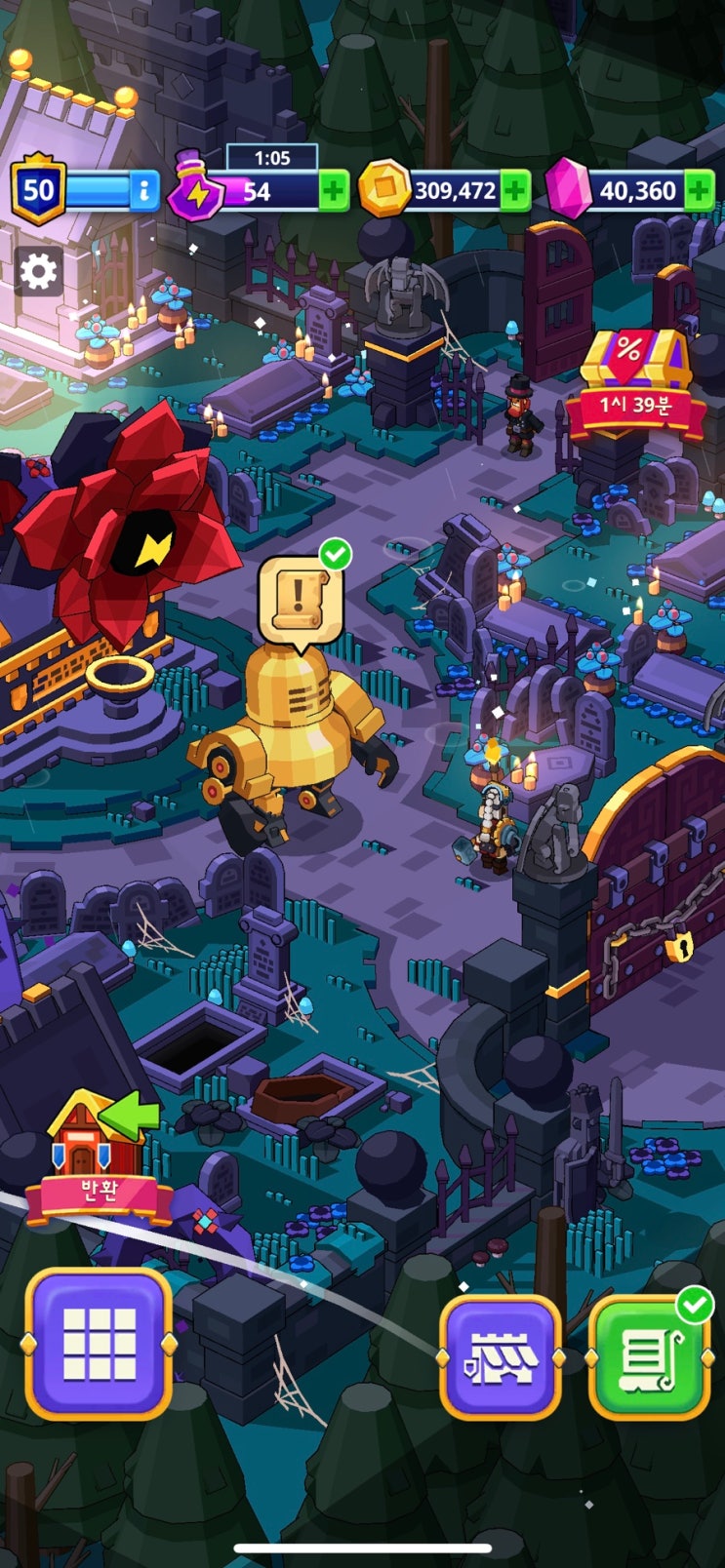This screenshot has width=725, height=1568.
Task: Add more energy with the green plus
Action: point(334,190)
